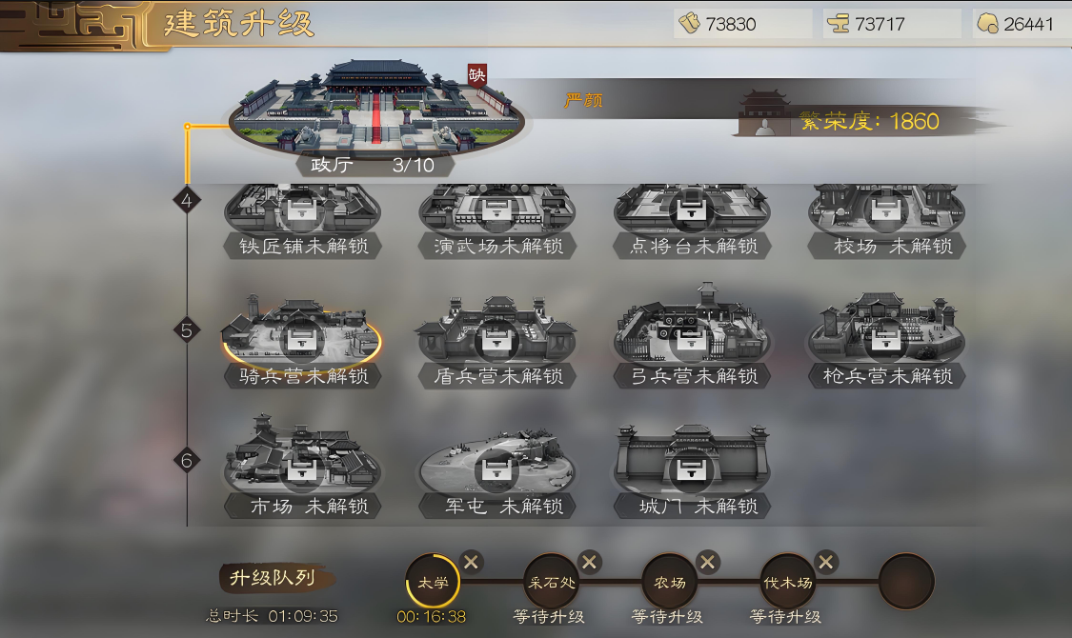Viewport: 1072px width, 638px height.
Task: Select the 政厅 government hall building
Action: (x=373, y=113)
